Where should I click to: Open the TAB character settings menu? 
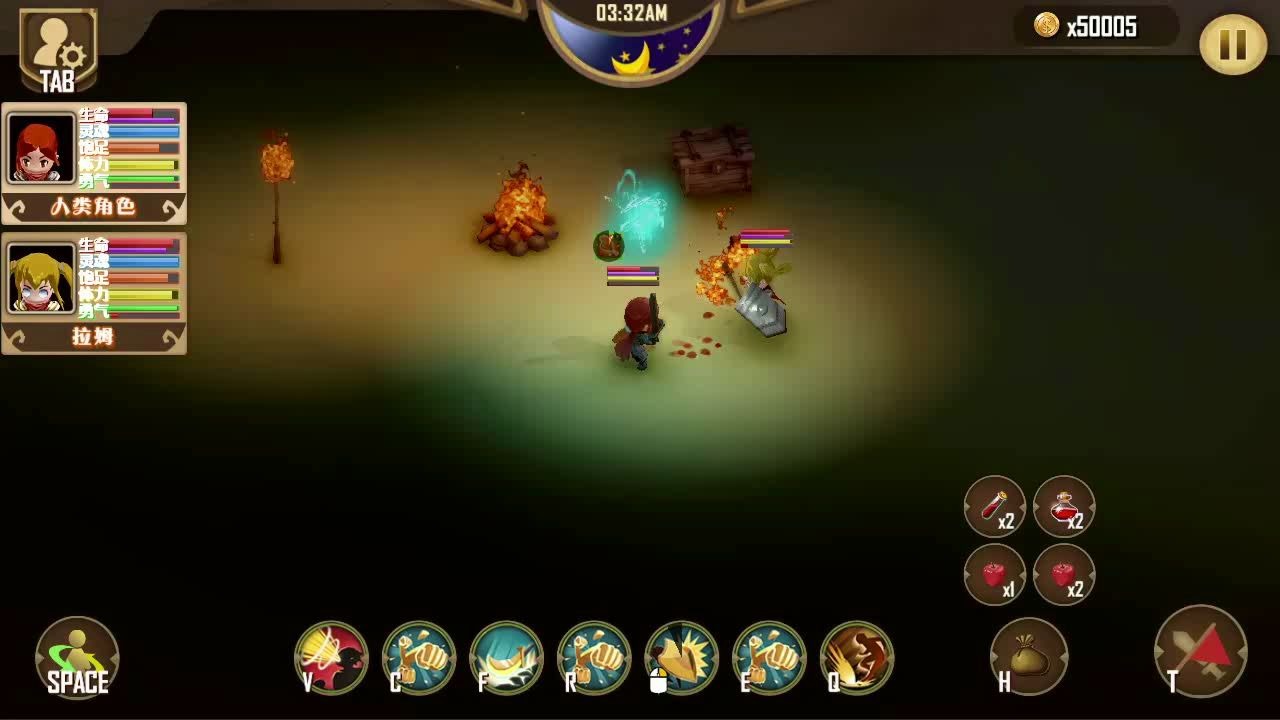[x=57, y=43]
